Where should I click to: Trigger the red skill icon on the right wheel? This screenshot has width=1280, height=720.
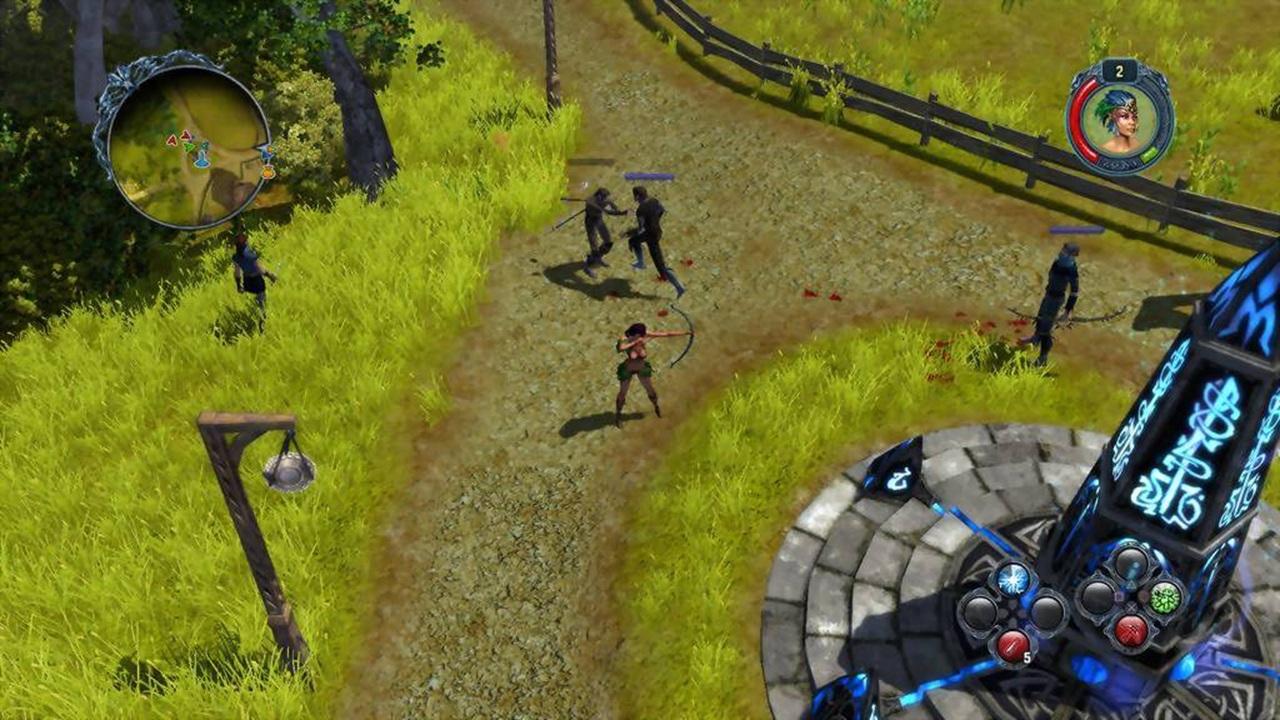point(1130,631)
